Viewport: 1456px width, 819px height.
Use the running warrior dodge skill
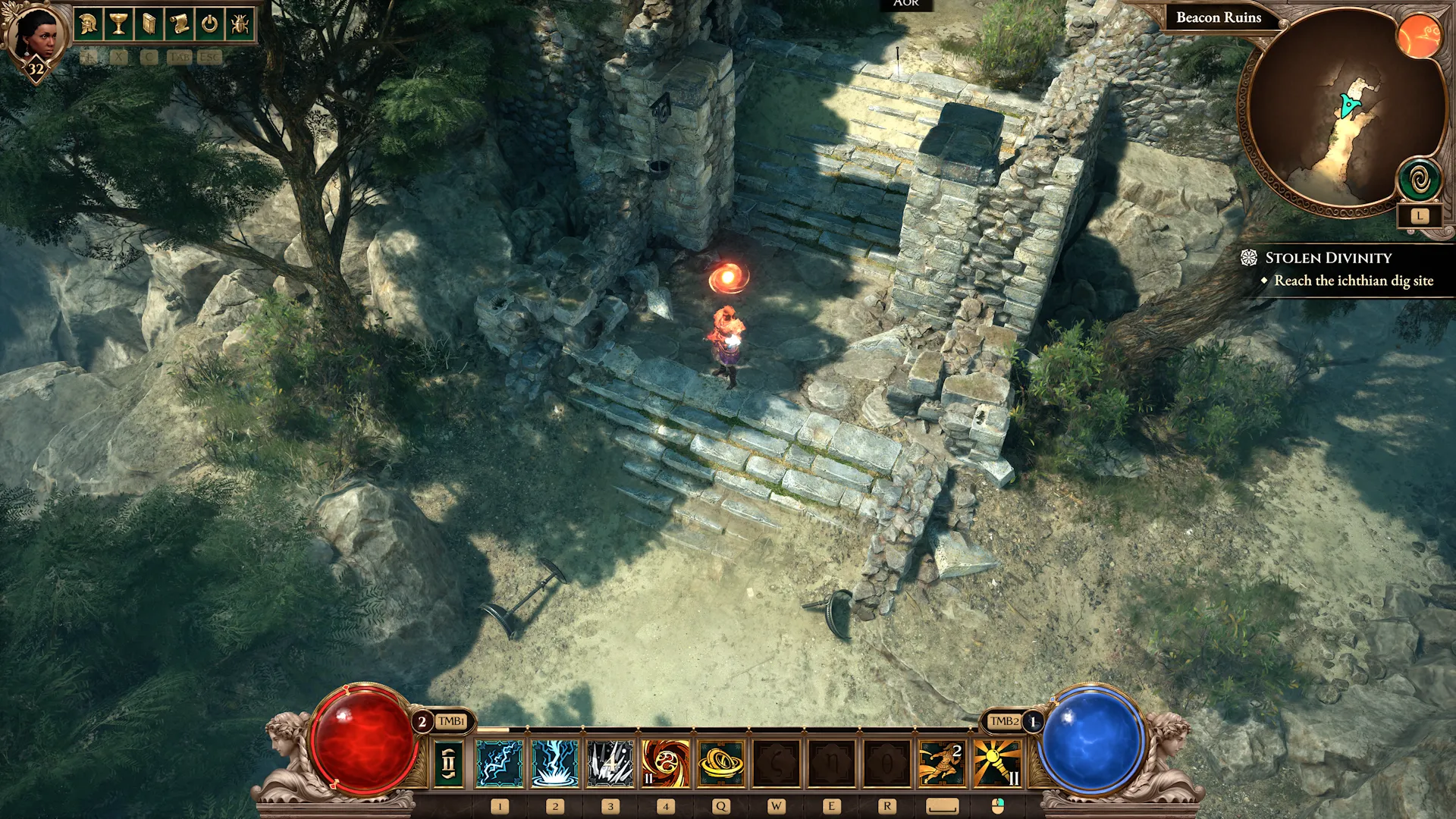coord(941,763)
